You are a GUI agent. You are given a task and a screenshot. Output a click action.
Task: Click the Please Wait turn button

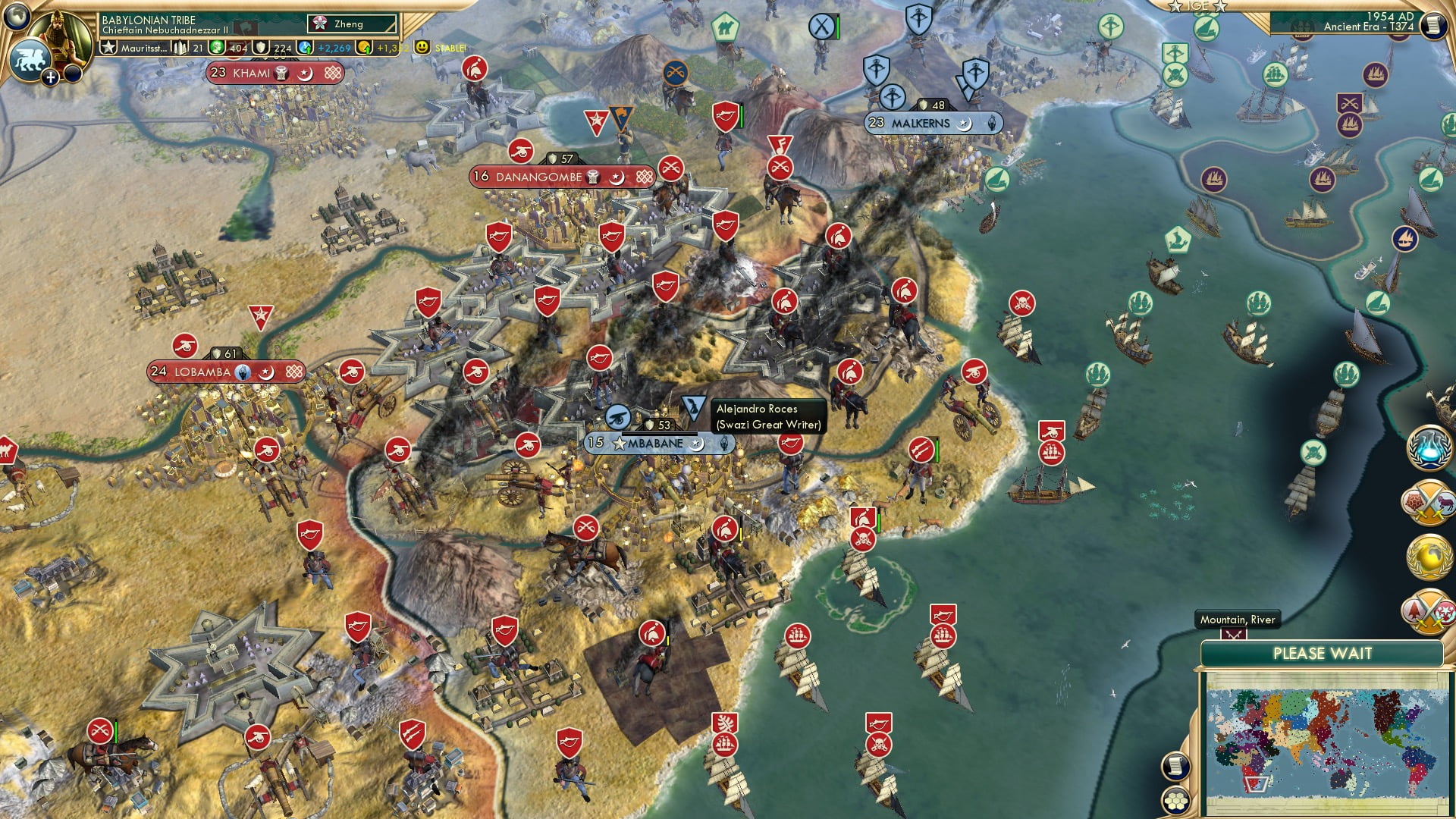tap(1322, 654)
